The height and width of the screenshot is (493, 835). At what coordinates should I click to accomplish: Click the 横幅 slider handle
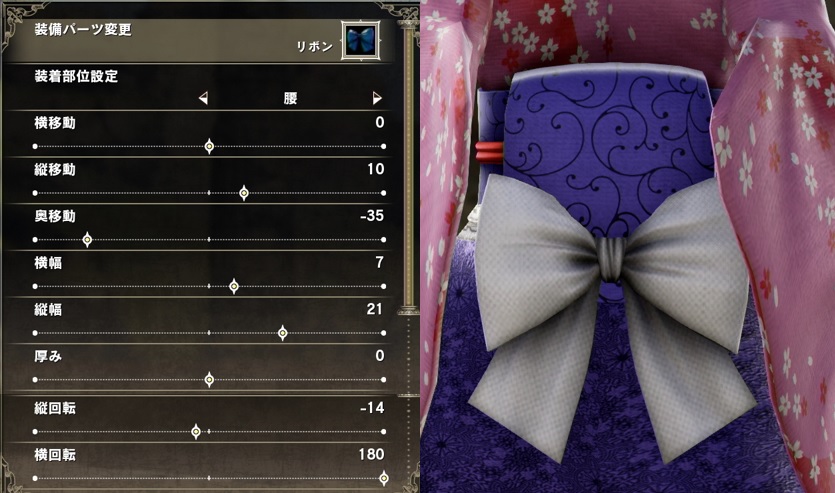234,286
